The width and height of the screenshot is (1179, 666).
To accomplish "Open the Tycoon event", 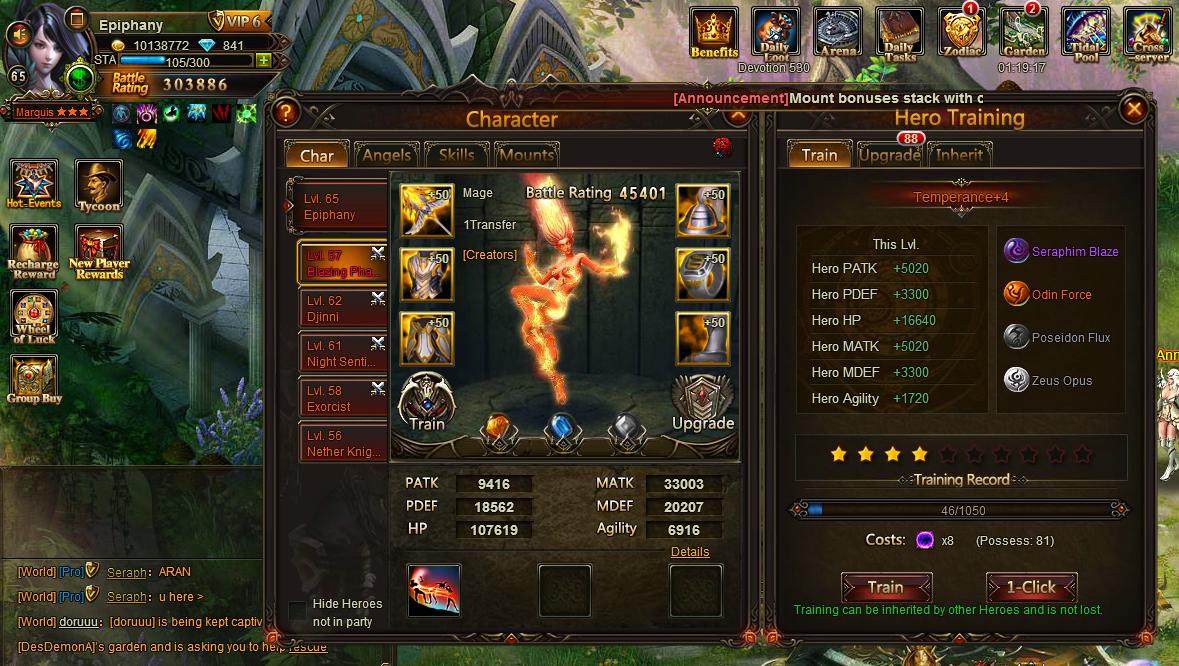I will pyautogui.click(x=99, y=186).
